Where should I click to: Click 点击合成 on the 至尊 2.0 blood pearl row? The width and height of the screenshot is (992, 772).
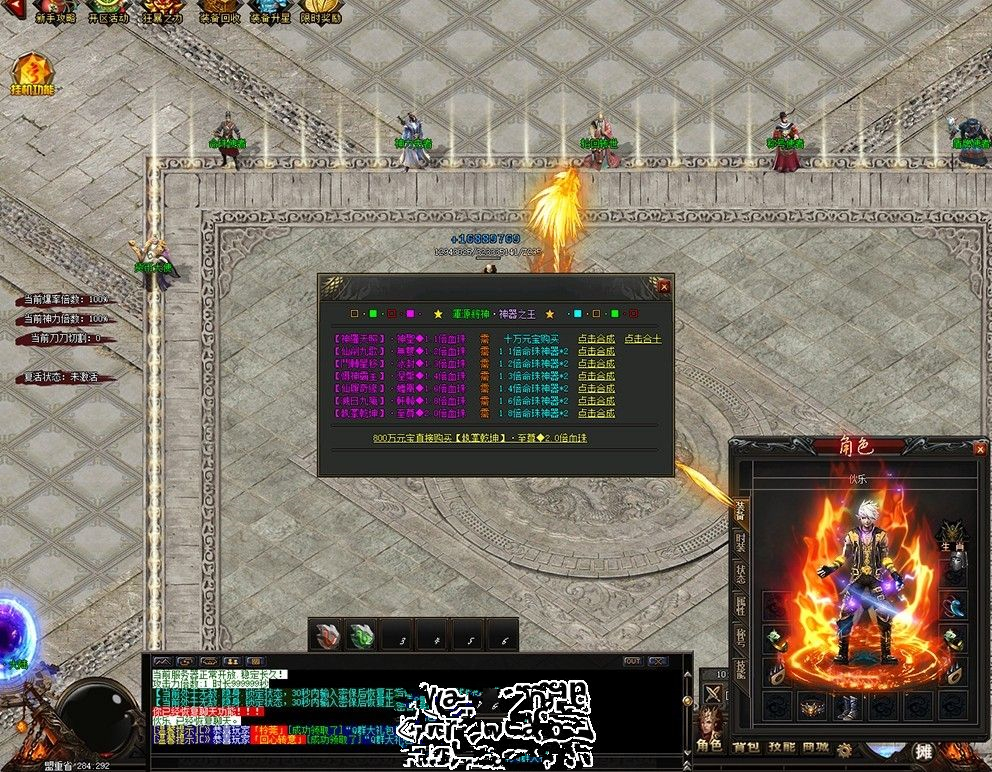pos(596,413)
